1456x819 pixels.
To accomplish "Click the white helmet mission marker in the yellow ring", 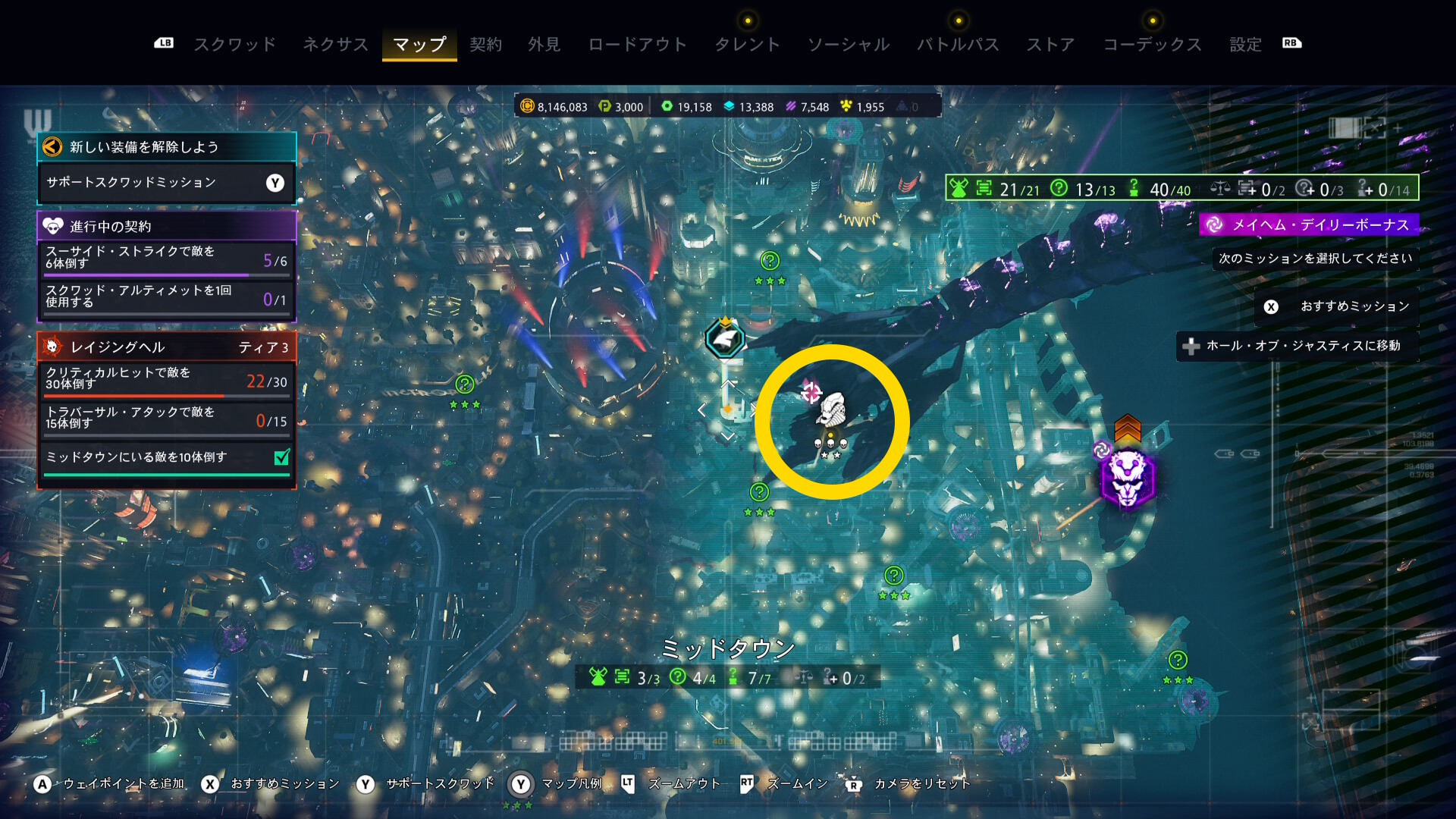I will point(832,410).
